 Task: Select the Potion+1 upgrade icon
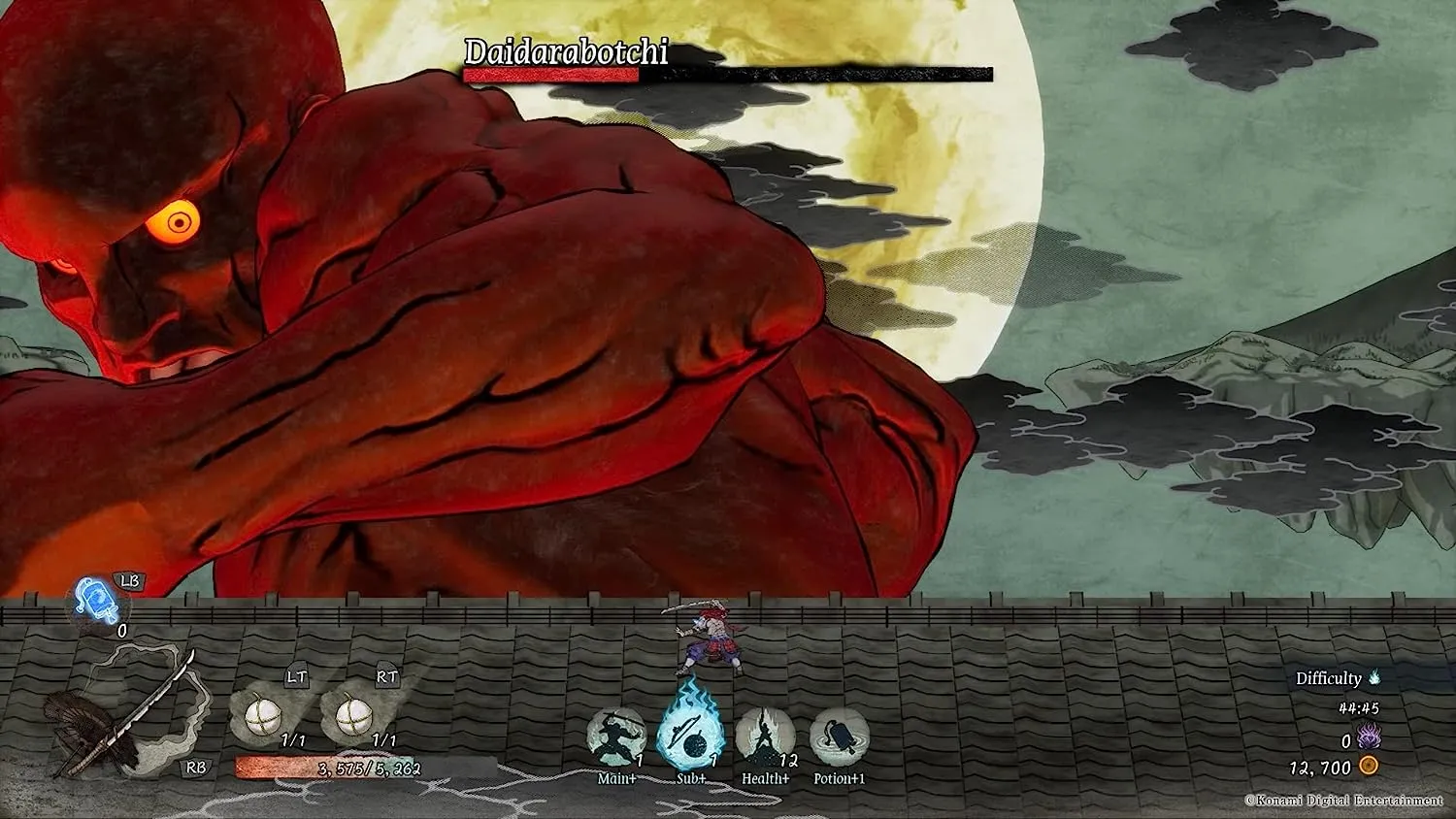(839, 737)
